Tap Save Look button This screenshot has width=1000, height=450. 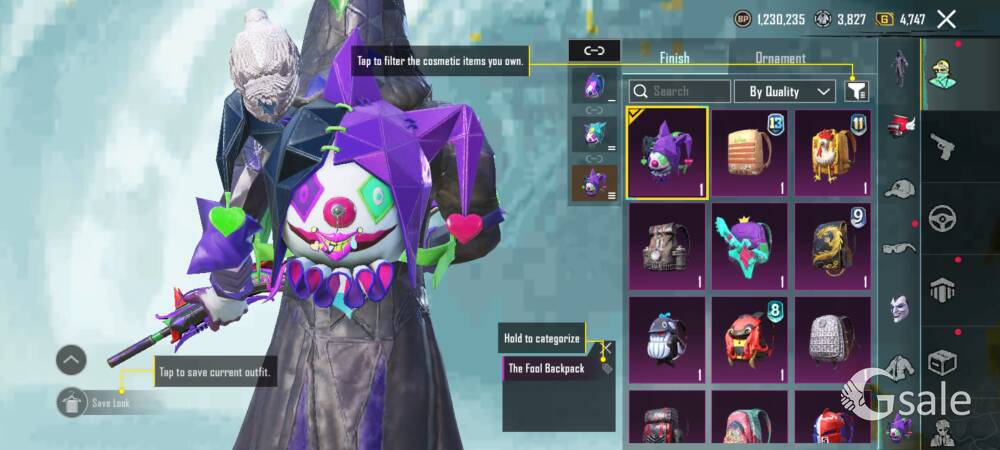pos(100,403)
